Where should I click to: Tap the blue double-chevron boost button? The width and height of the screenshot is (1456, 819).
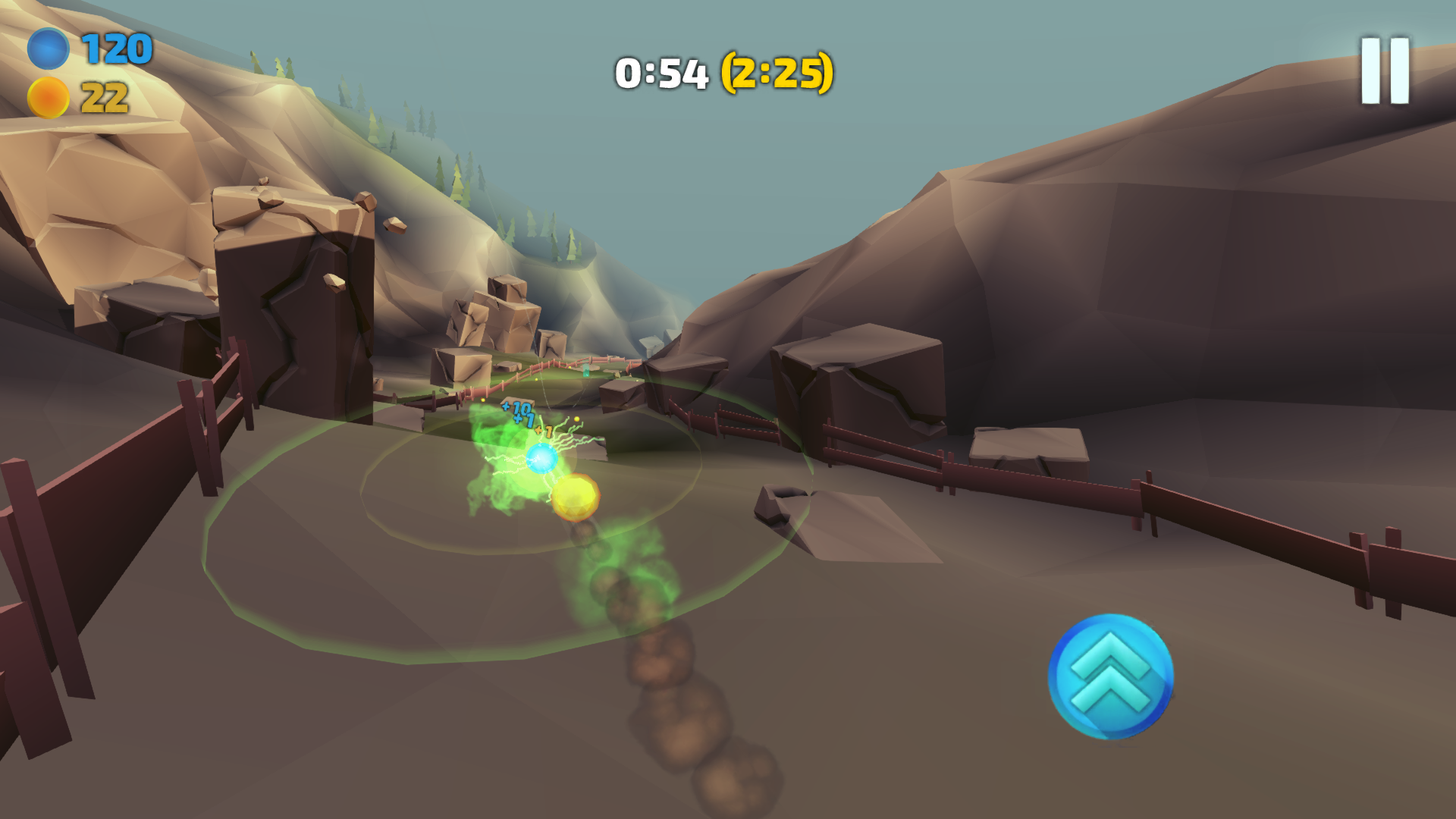click(x=1110, y=676)
